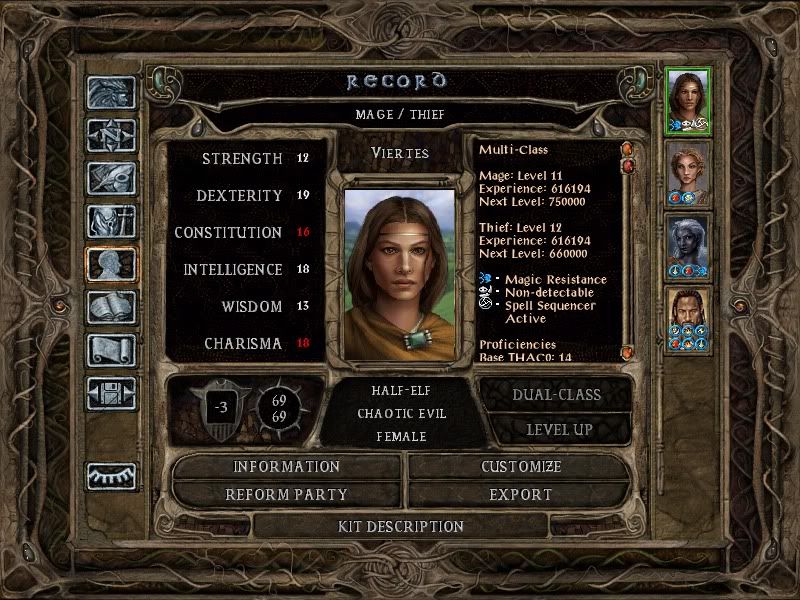Rest the party with the eye icon
The height and width of the screenshot is (600, 800).
click(111, 476)
